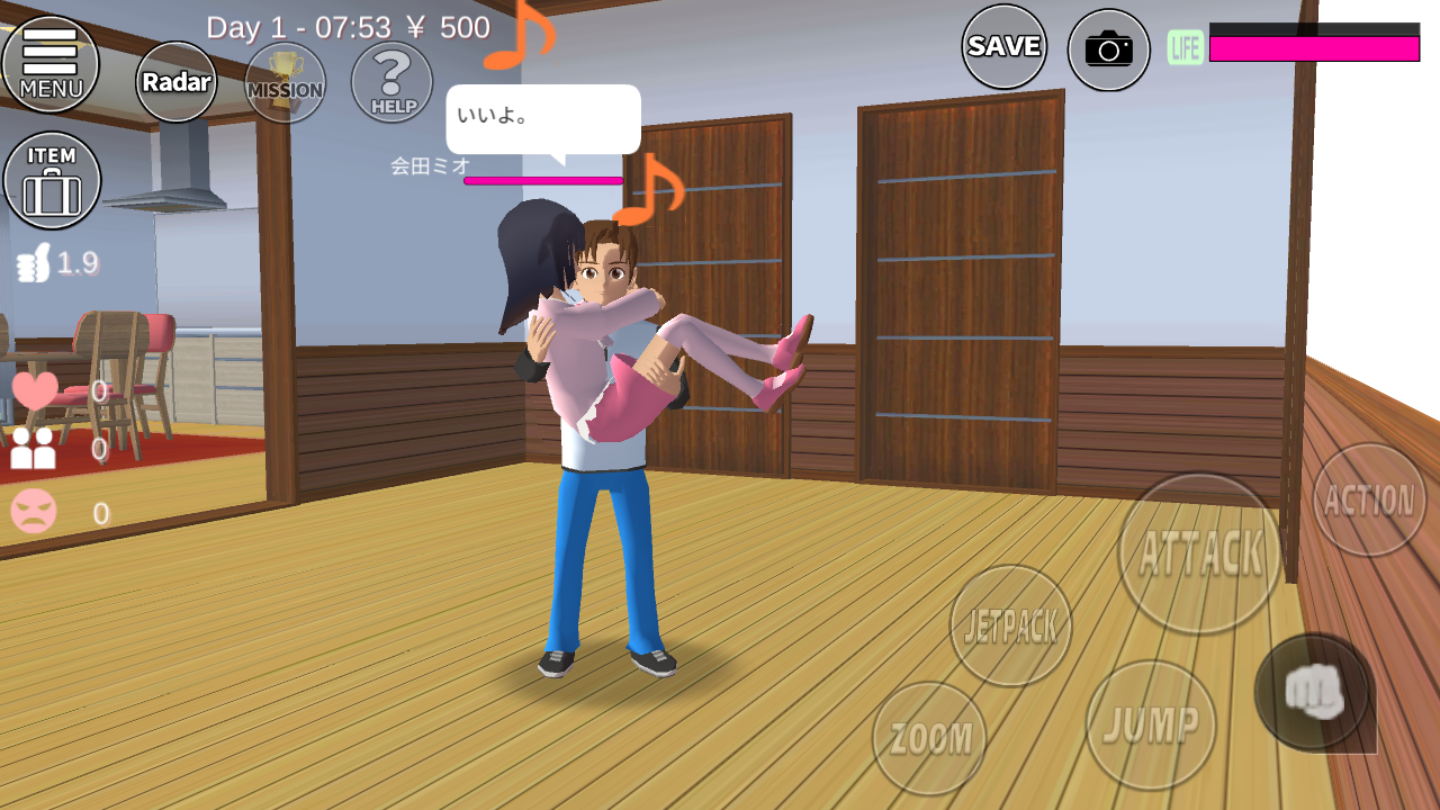The width and height of the screenshot is (1440, 810).
Task: Tap the ACTION button
Action: click(1369, 500)
